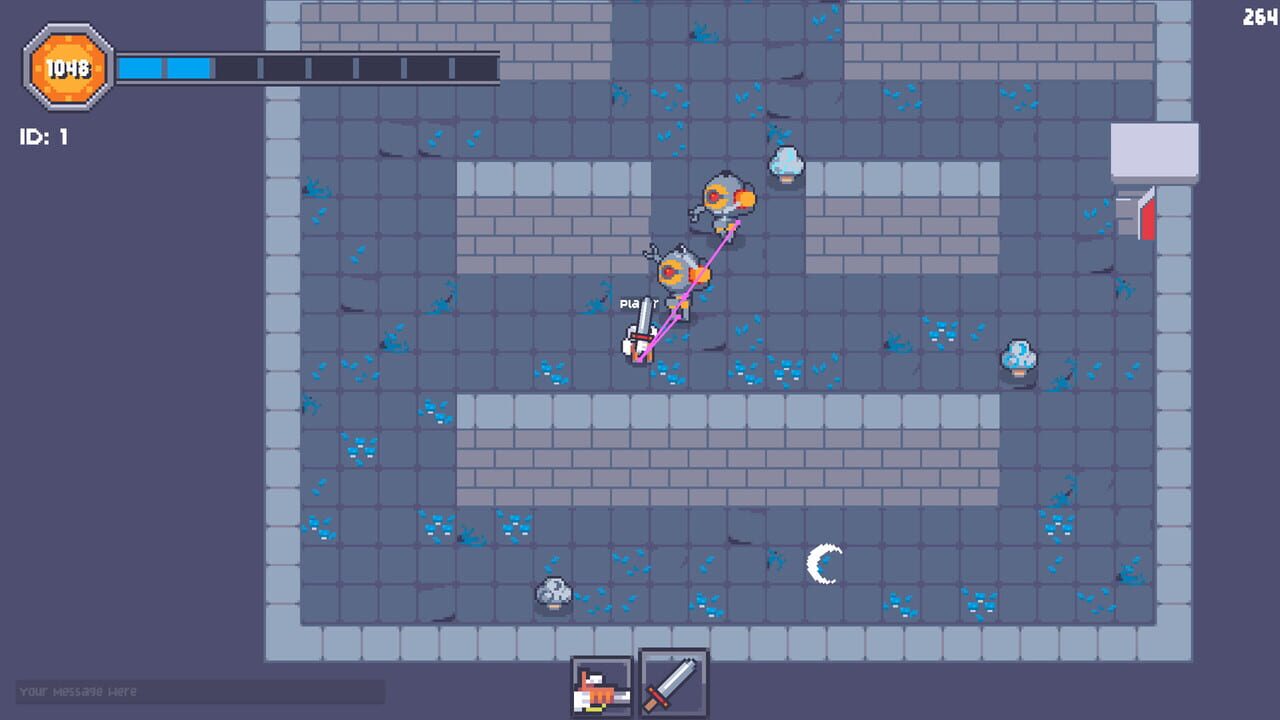Screen dimensions: 1280x720
Task: Click the score counter 264
Action: (x=1257, y=16)
